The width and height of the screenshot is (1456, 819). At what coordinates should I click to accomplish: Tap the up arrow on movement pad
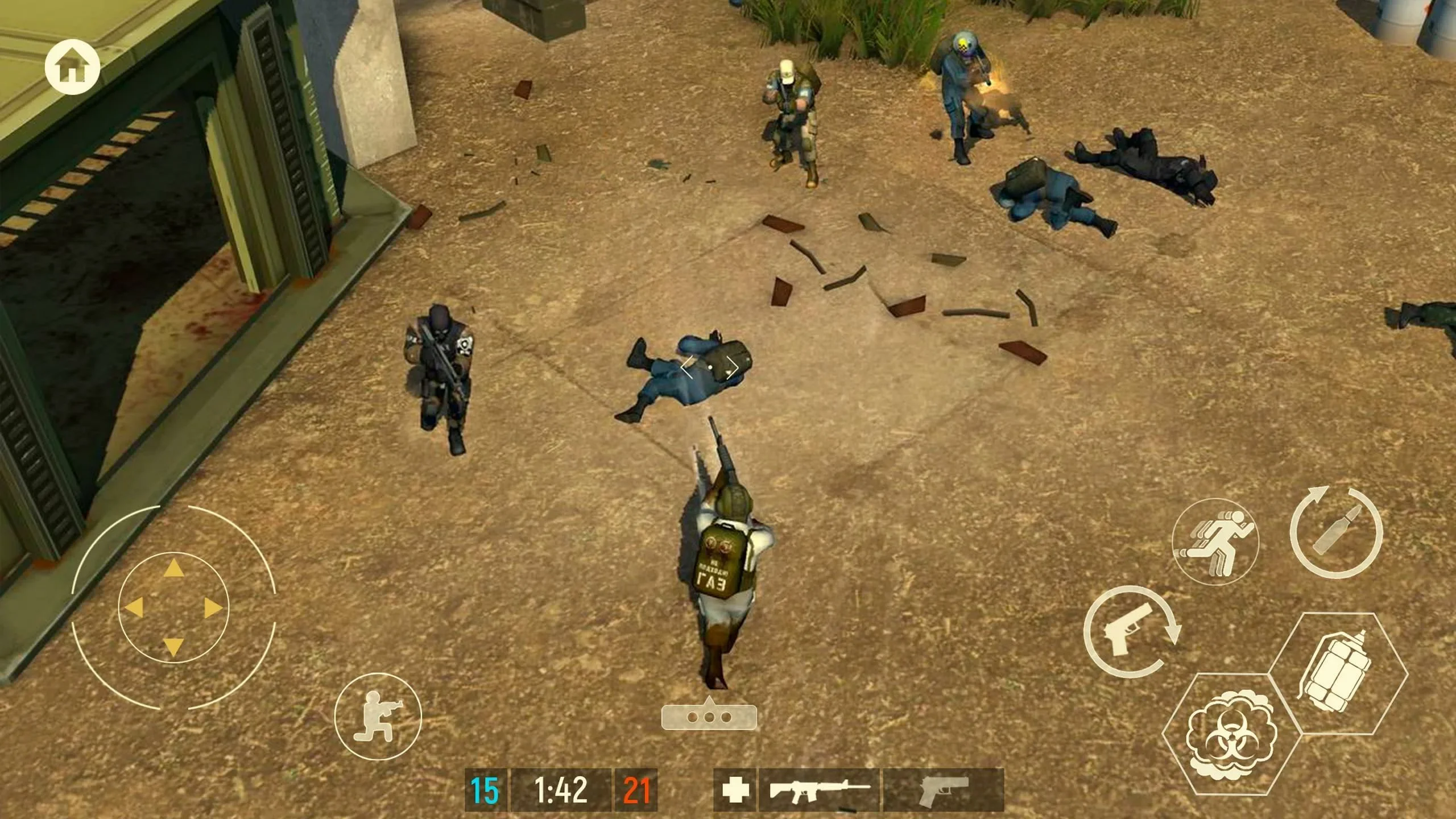pos(173,568)
